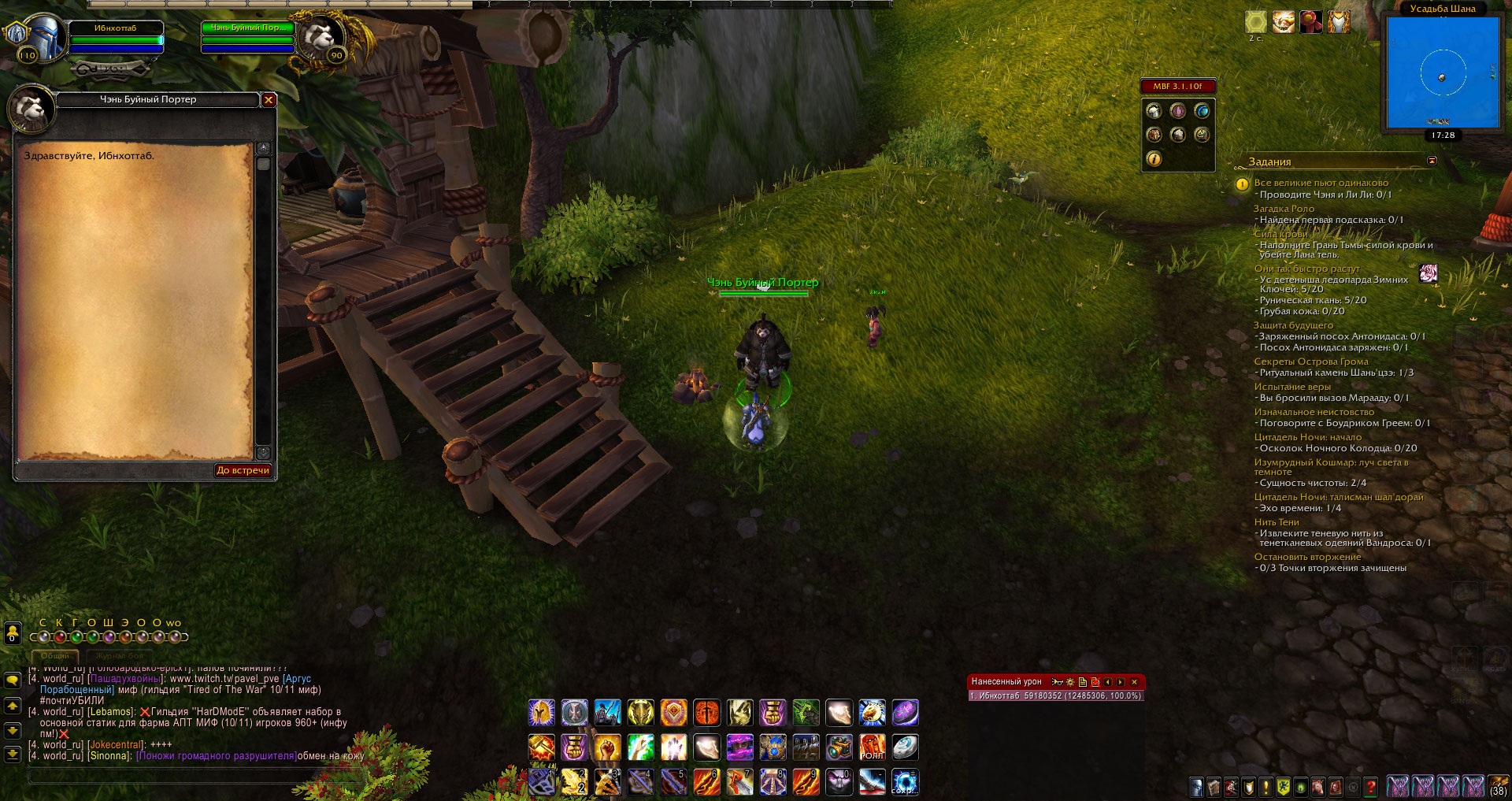Use the camera item on the action bar
The width and height of the screenshot is (1512, 801).
pyautogui.click(x=839, y=747)
